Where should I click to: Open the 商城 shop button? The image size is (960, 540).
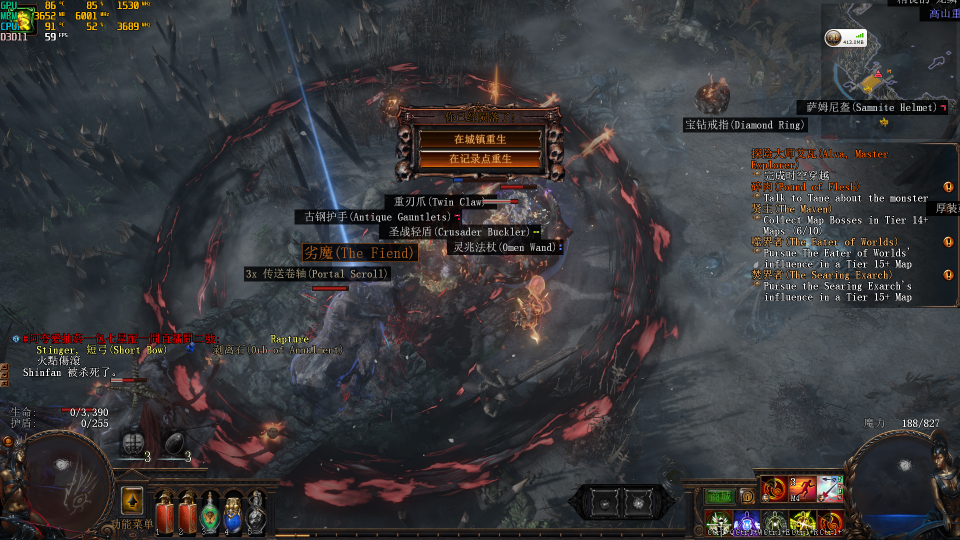pyautogui.click(x=719, y=496)
